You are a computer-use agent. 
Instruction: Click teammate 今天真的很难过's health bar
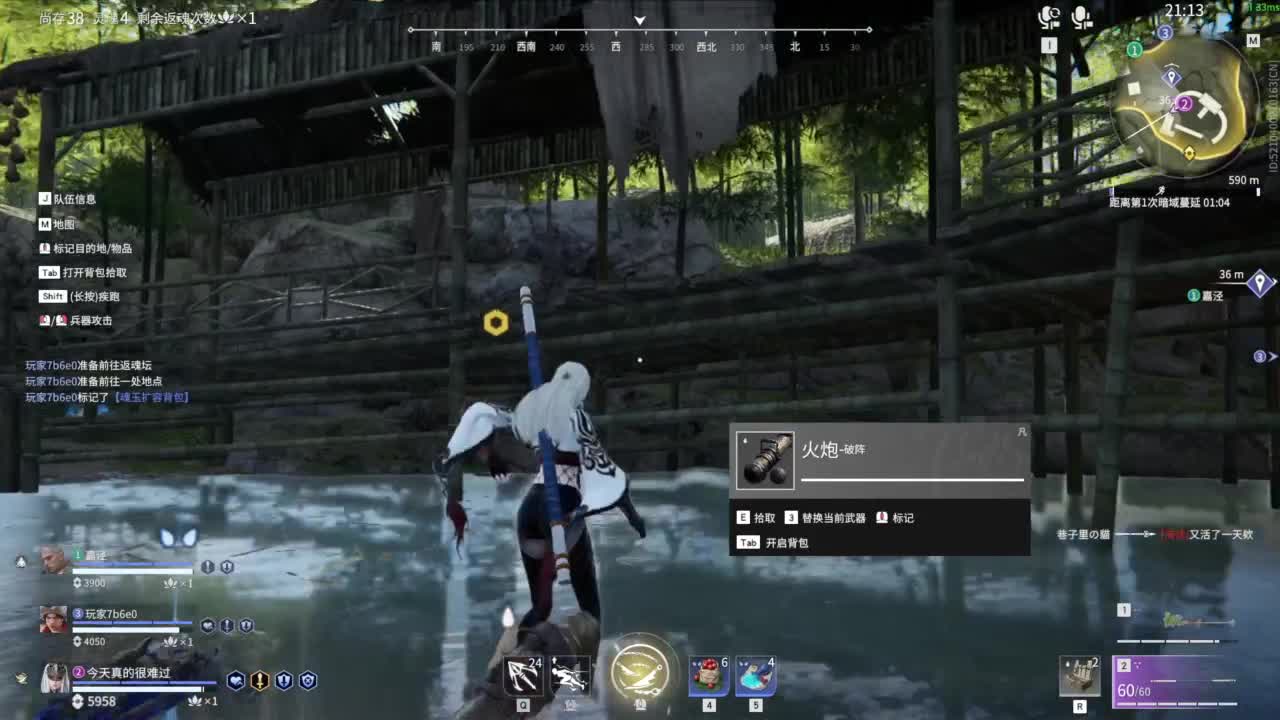140,688
